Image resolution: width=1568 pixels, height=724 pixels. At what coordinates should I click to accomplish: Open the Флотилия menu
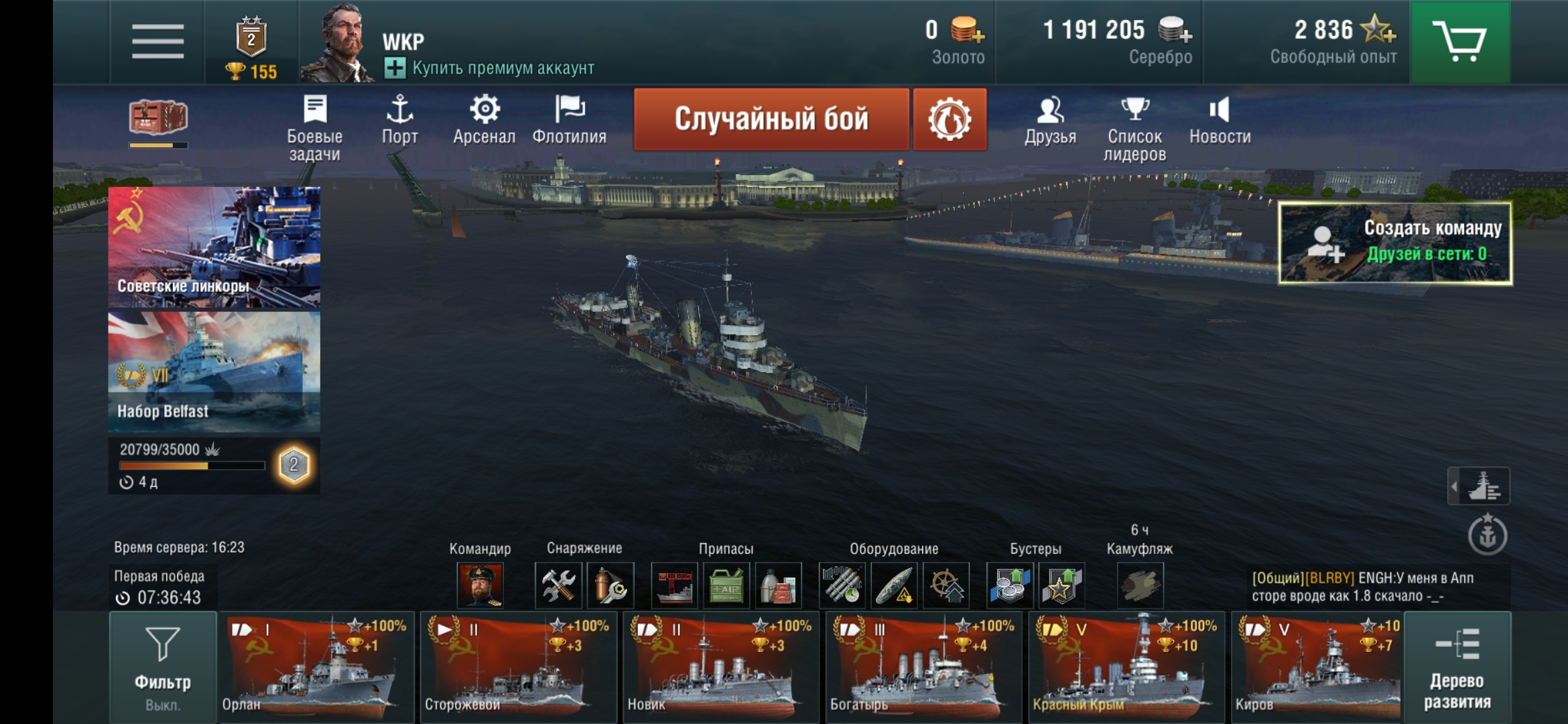569,121
